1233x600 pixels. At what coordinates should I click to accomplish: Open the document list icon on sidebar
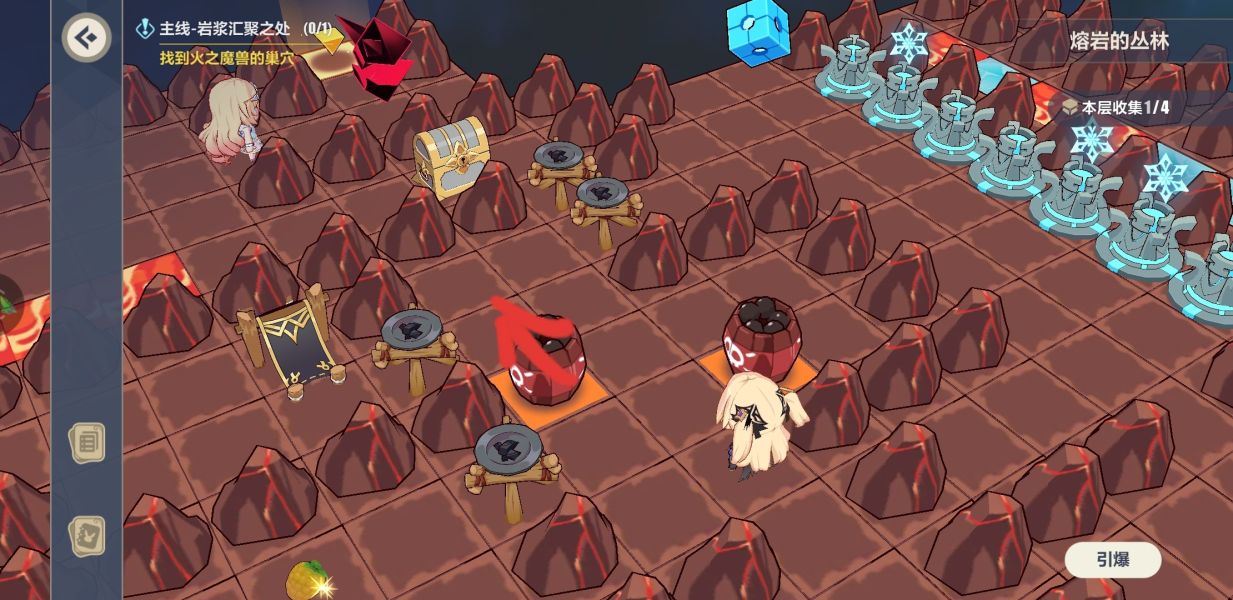[87, 441]
